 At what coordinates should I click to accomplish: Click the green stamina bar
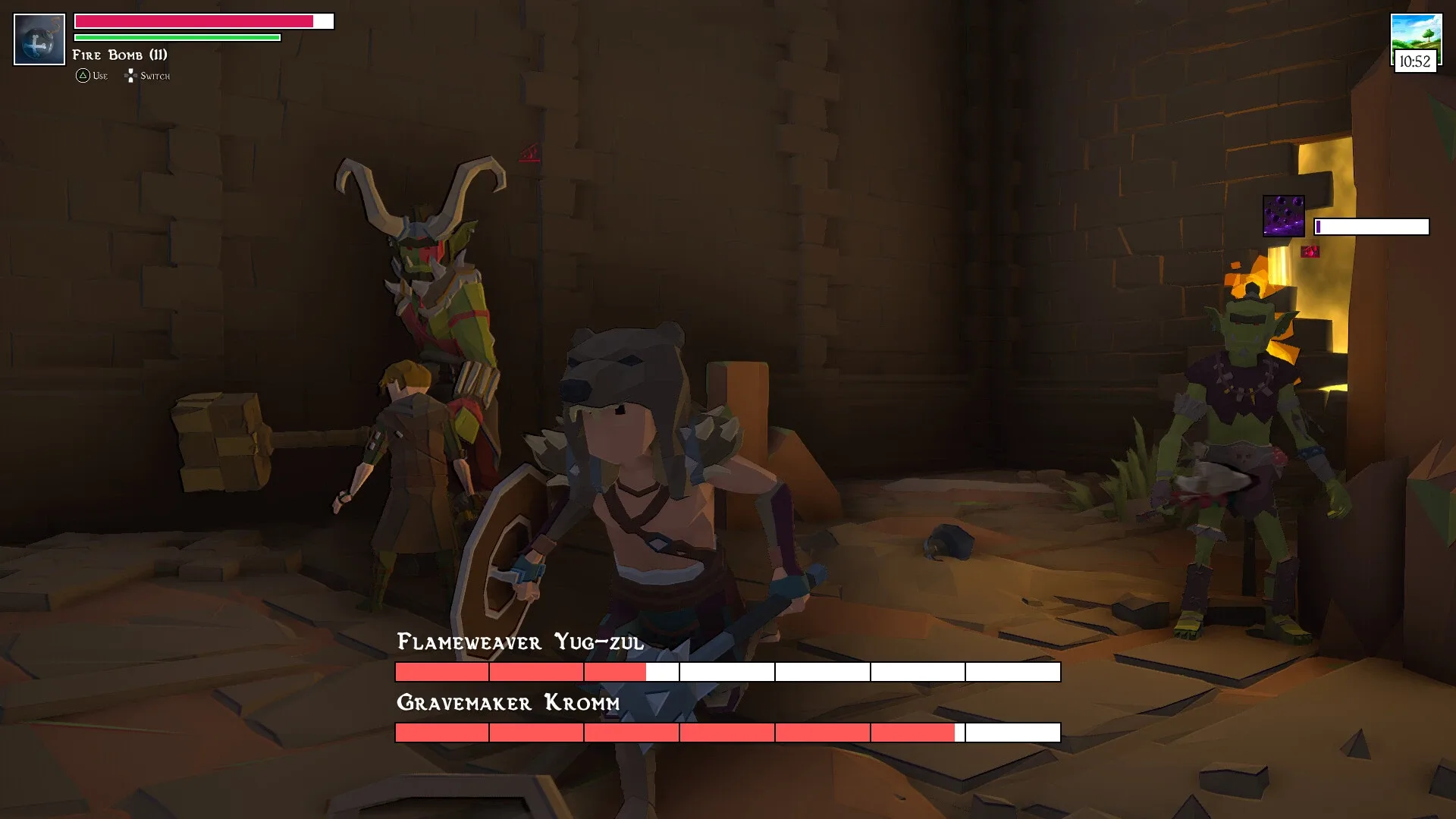(176, 38)
